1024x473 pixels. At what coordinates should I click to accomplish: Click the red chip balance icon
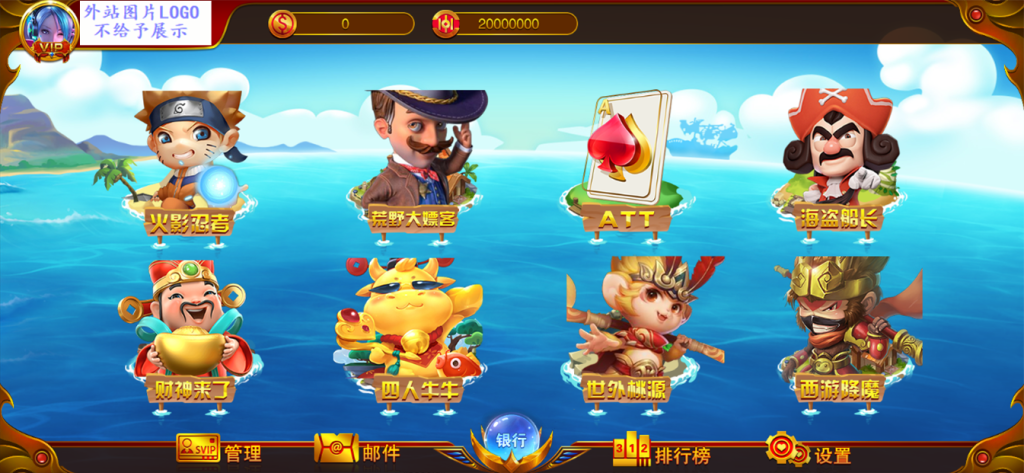click(446, 23)
